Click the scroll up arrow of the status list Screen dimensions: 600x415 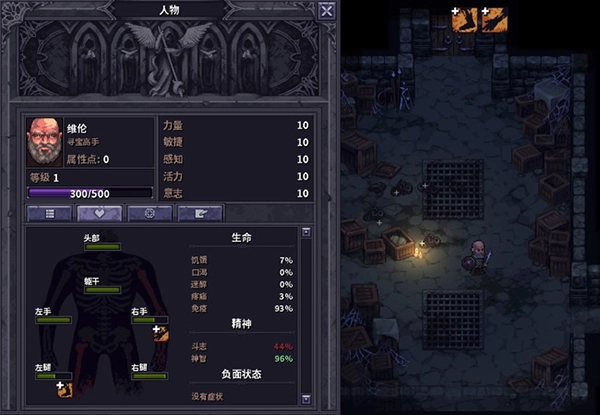pyautogui.click(x=306, y=233)
